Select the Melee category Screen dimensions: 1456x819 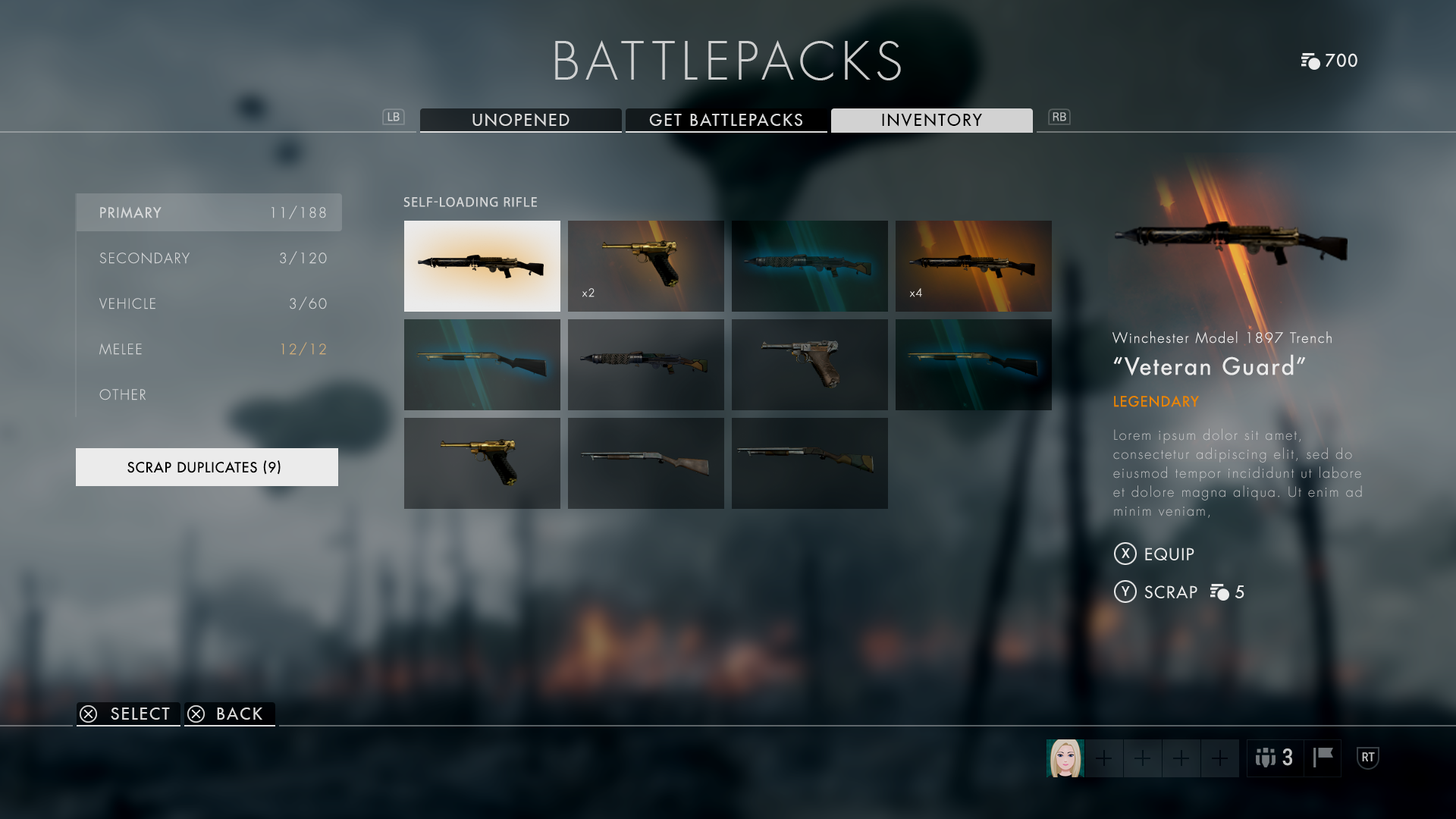coord(209,349)
